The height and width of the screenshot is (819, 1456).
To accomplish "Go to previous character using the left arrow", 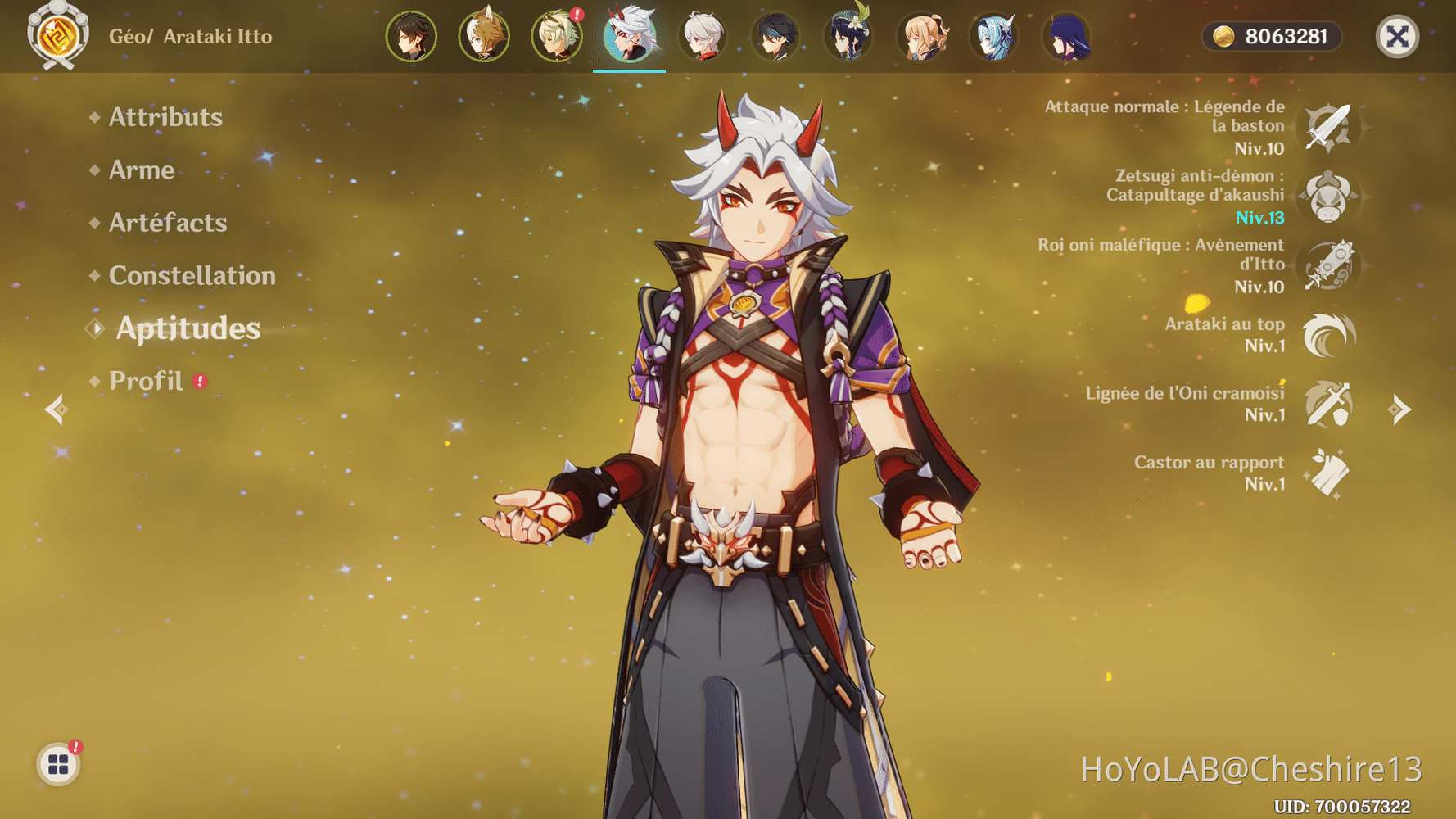I will [57, 409].
